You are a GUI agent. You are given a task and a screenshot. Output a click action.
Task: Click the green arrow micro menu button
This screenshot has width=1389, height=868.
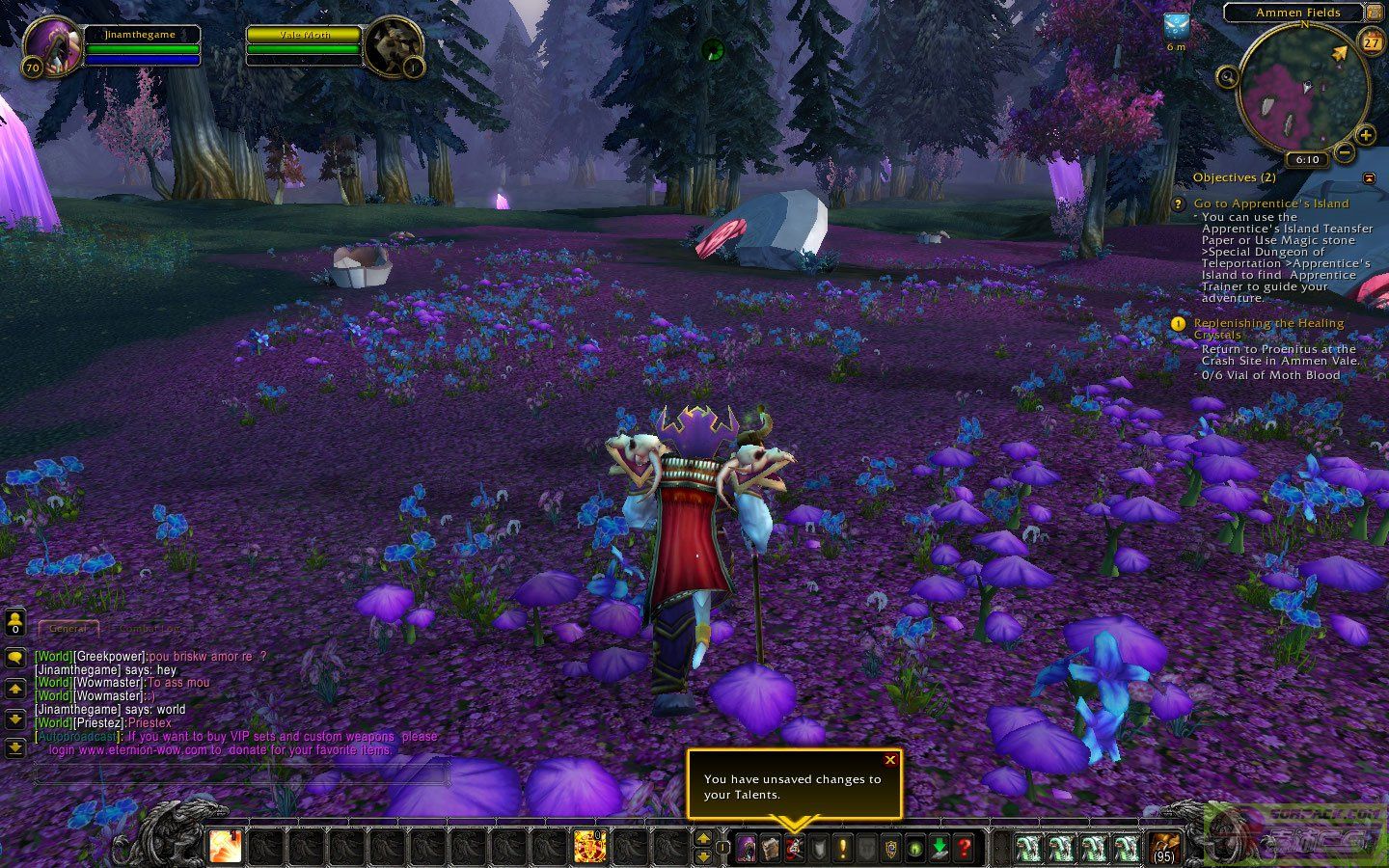click(940, 849)
